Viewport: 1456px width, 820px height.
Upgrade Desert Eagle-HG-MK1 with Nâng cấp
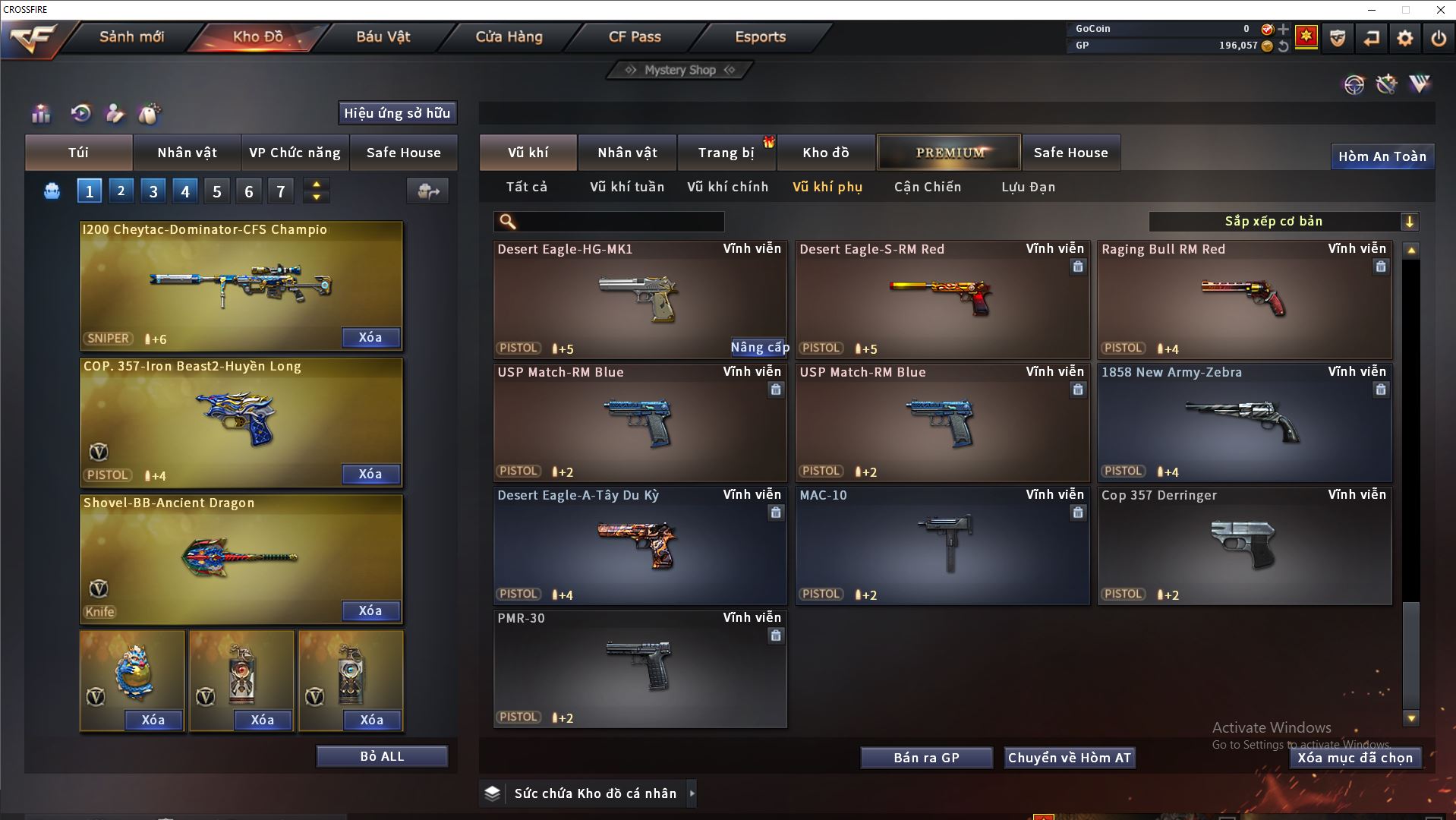(x=759, y=347)
